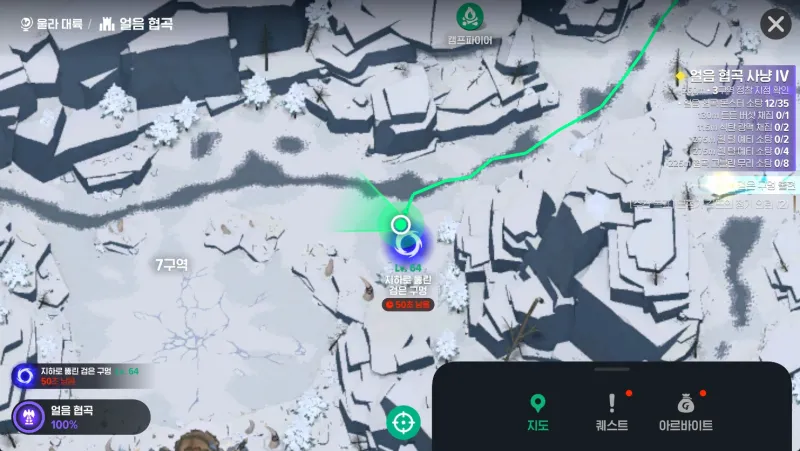Recenter map with the green crosshair button
Screen dimensions: 800x451
click(x=404, y=422)
